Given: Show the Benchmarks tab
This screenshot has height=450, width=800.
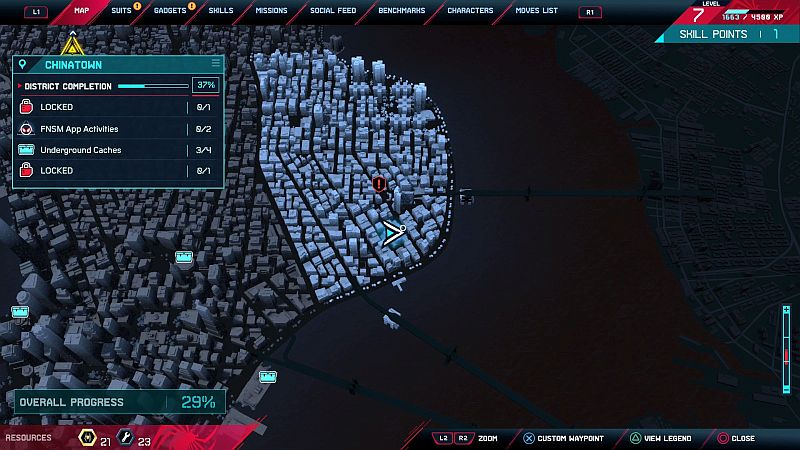Looking at the screenshot, I should point(400,11).
